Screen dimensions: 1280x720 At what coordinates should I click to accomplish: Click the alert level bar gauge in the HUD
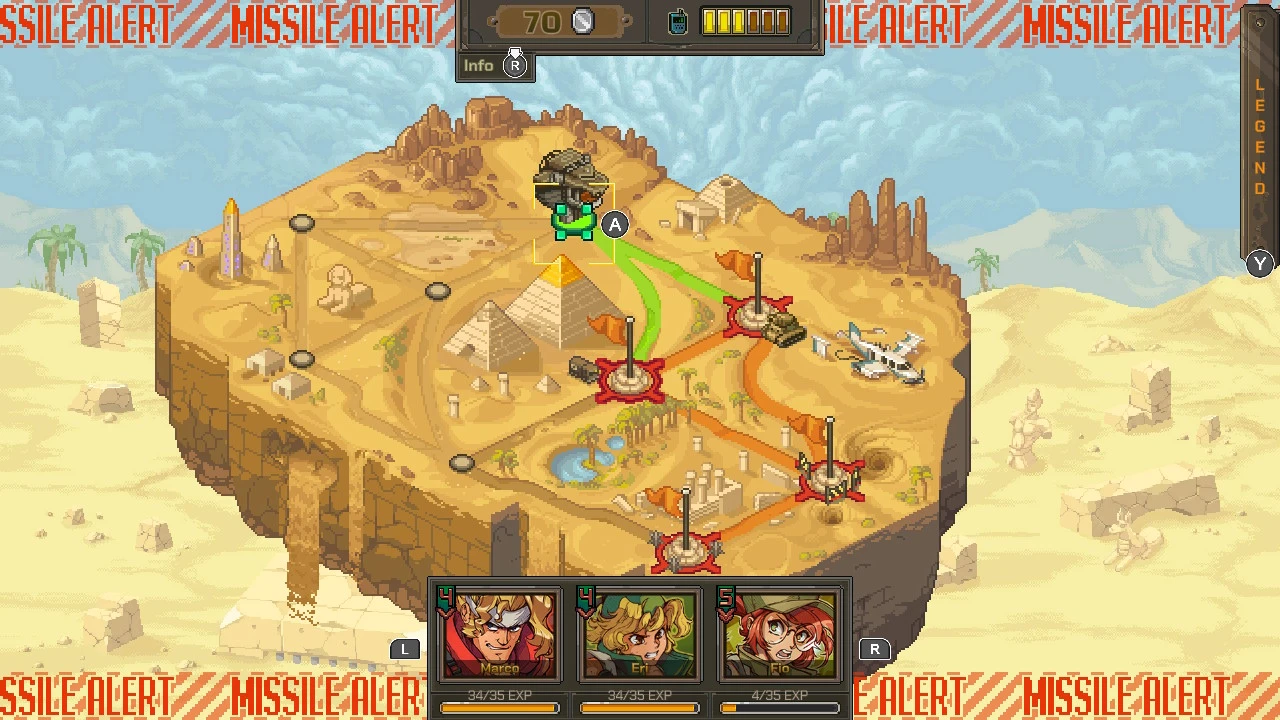coord(744,20)
